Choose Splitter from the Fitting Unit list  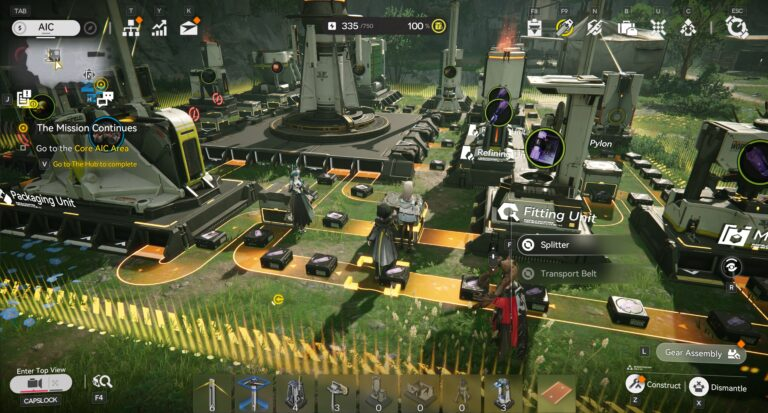click(x=554, y=244)
